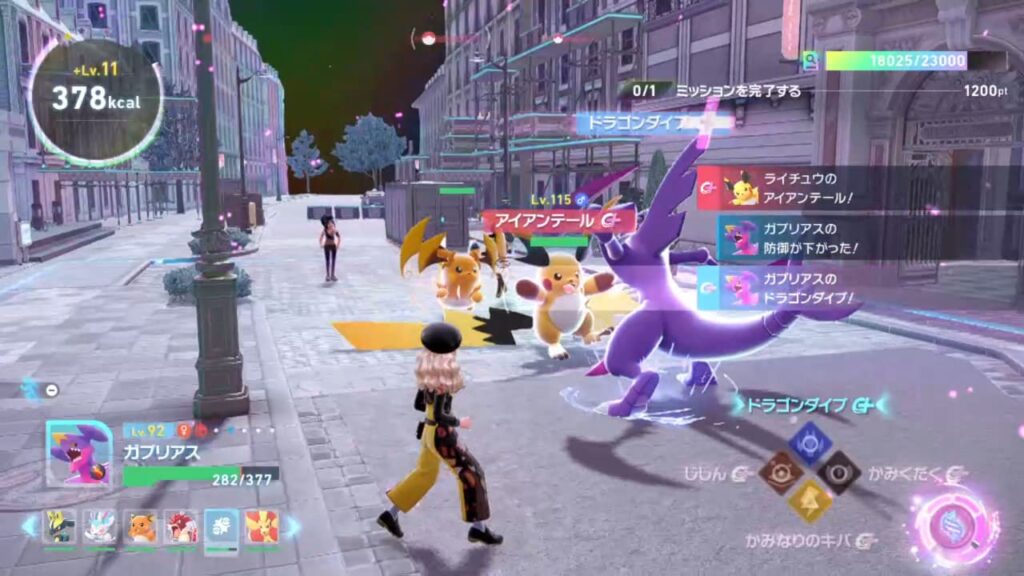The image size is (1024, 576).
Task: Use the brown Earthquake move icon
Action: [x=780, y=471]
